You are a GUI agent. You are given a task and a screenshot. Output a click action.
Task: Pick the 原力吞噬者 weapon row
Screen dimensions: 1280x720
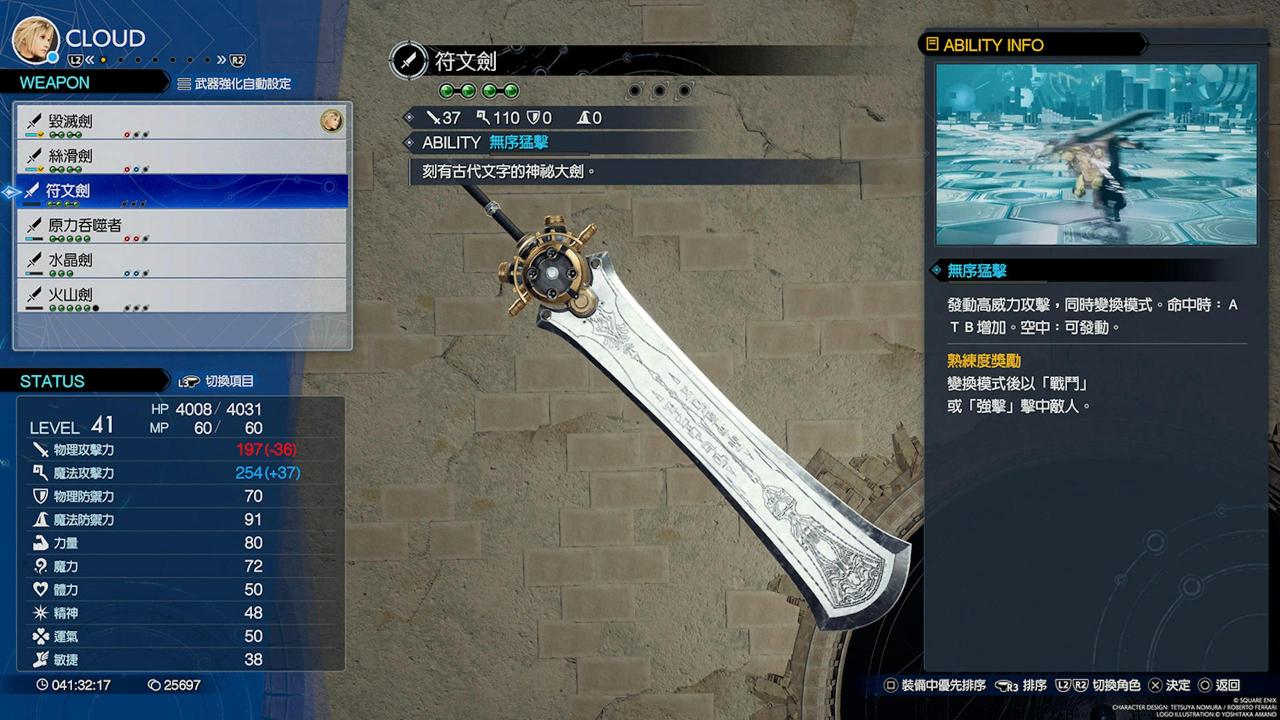(182, 226)
